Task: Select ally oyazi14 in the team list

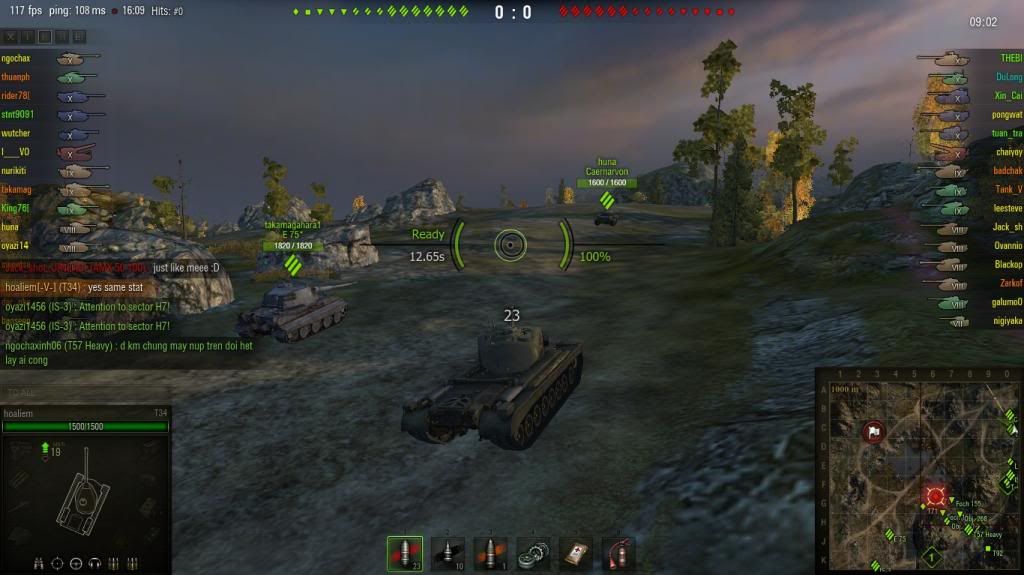Action: point(16,245)
